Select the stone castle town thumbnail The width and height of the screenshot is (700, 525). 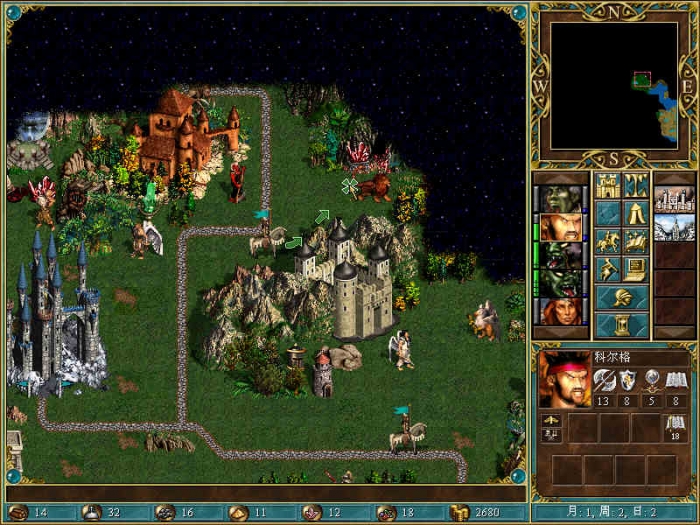point(674,199)
